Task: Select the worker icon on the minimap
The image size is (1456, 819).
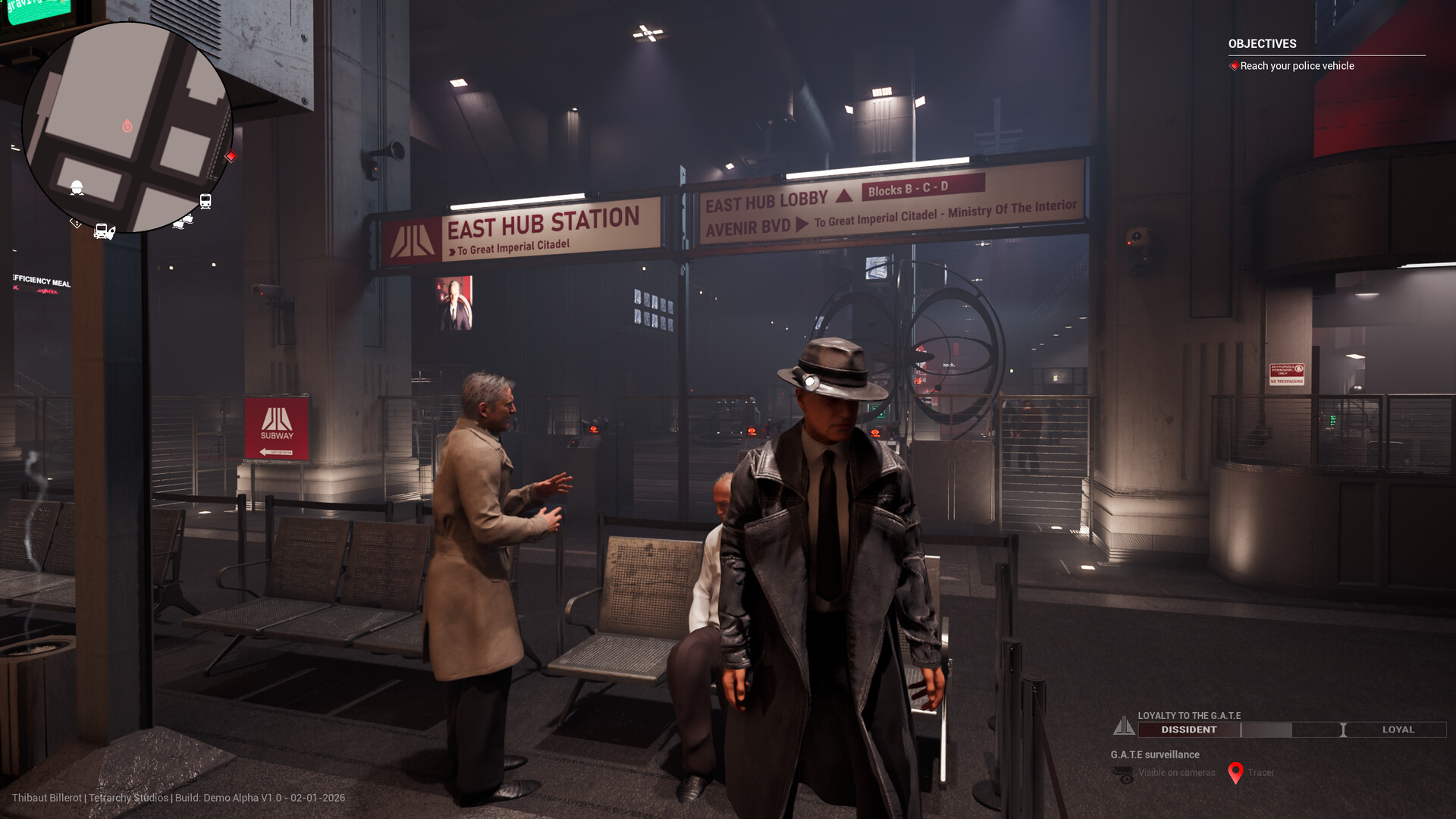Action: [x=76, y=187]
